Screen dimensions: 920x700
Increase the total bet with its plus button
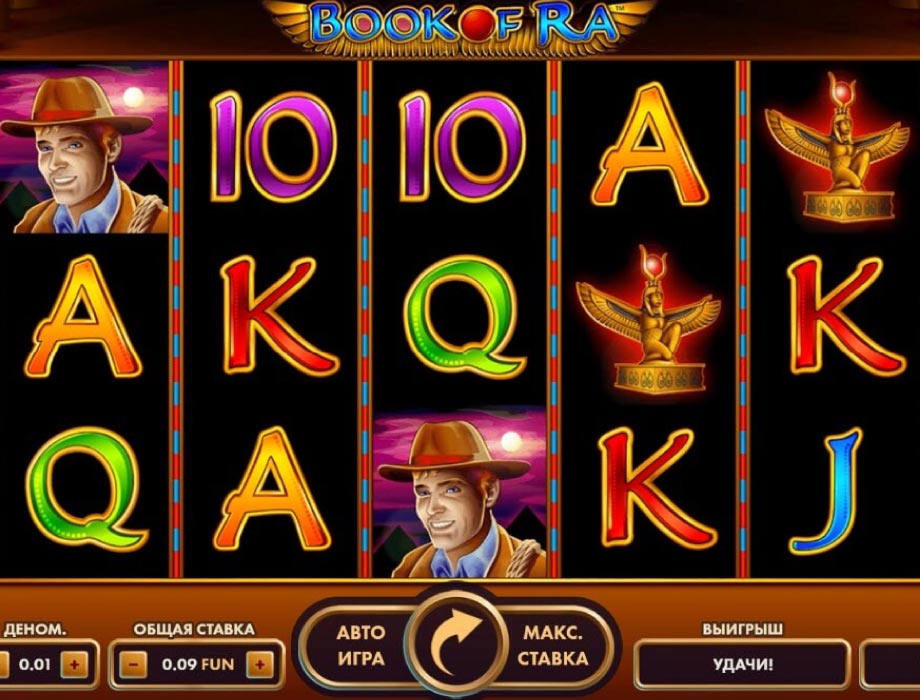259,663
